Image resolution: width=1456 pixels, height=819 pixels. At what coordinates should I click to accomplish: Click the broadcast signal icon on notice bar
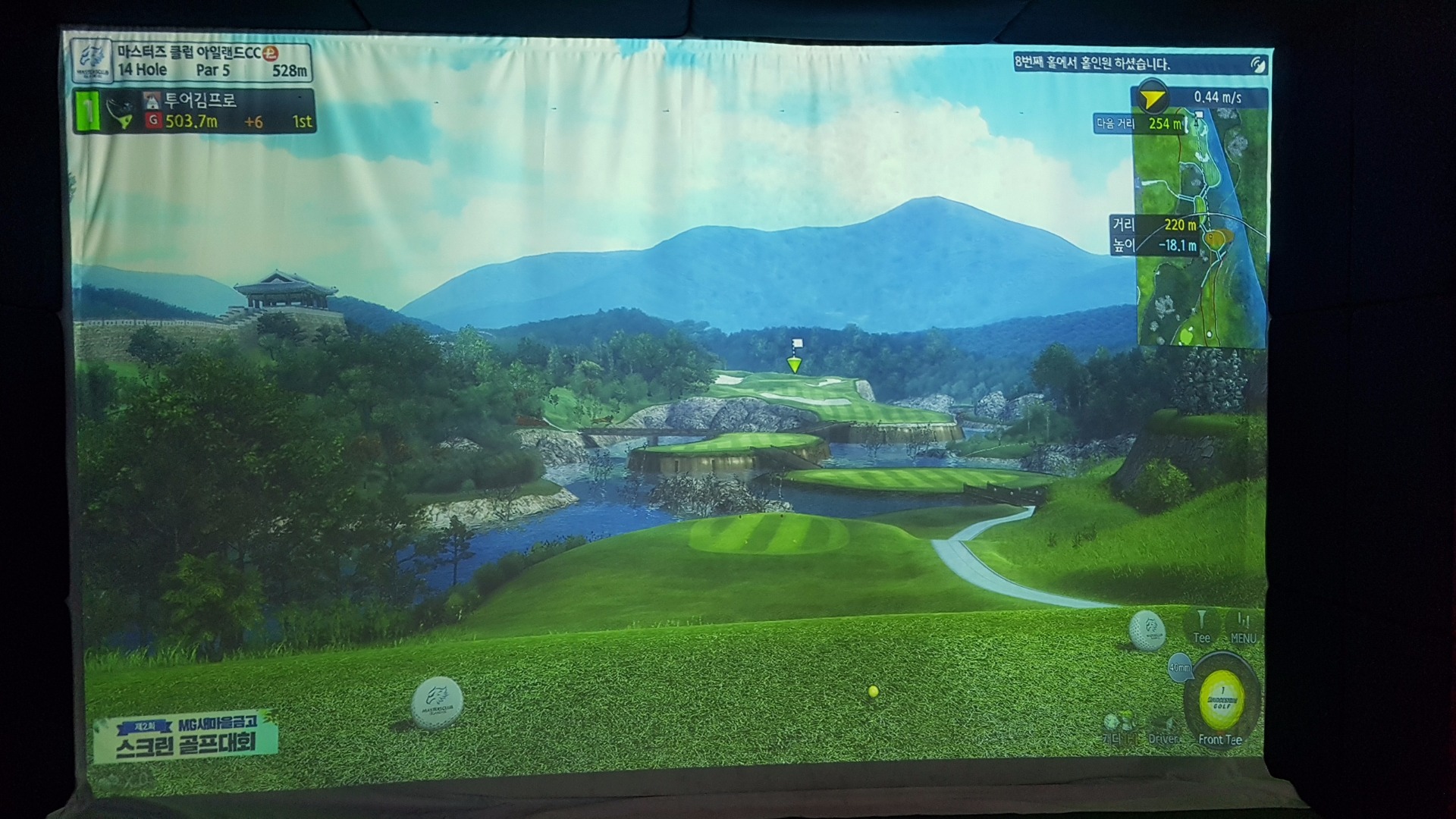1259,64
